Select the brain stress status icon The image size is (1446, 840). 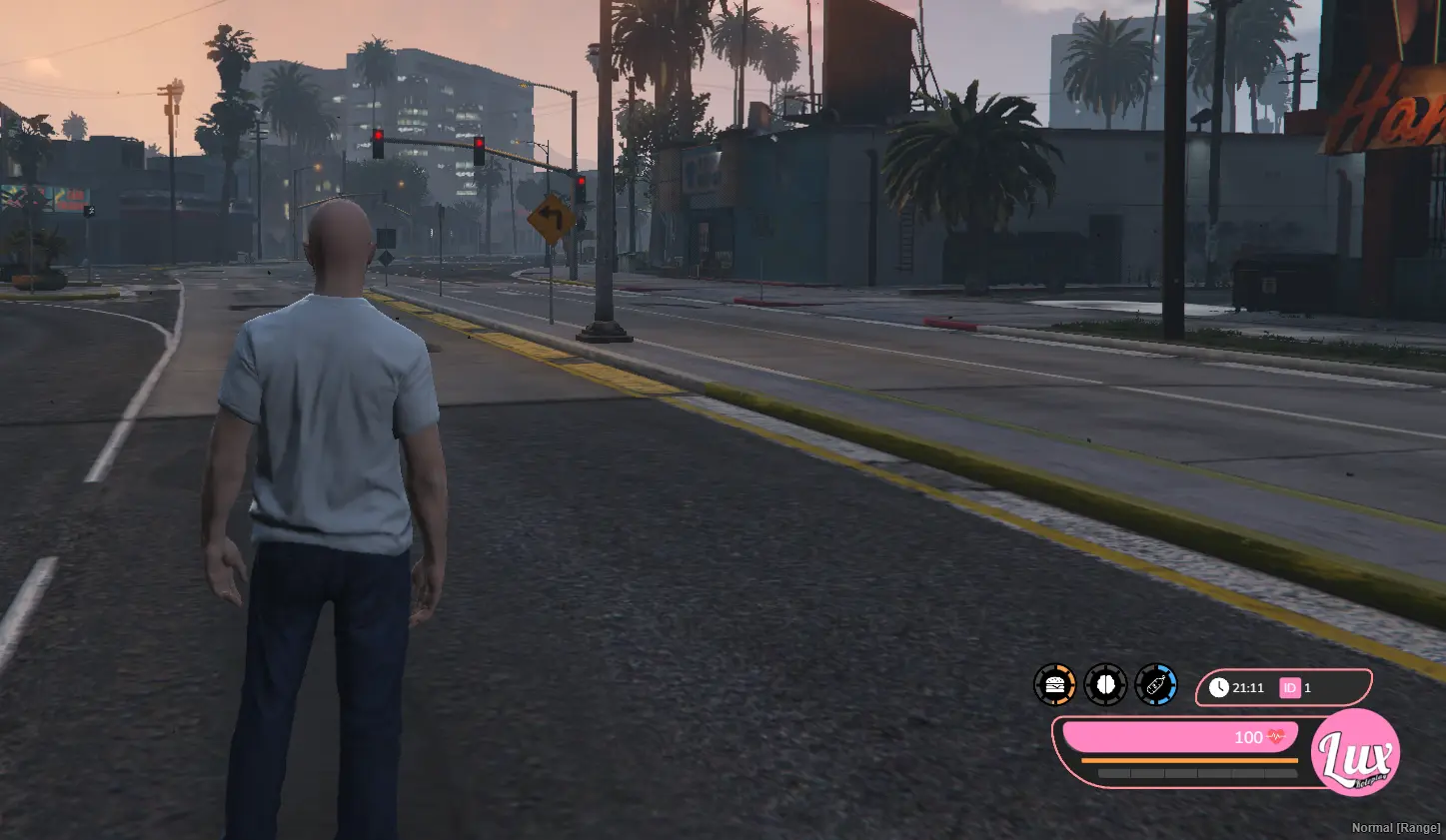pos(1105,685)
